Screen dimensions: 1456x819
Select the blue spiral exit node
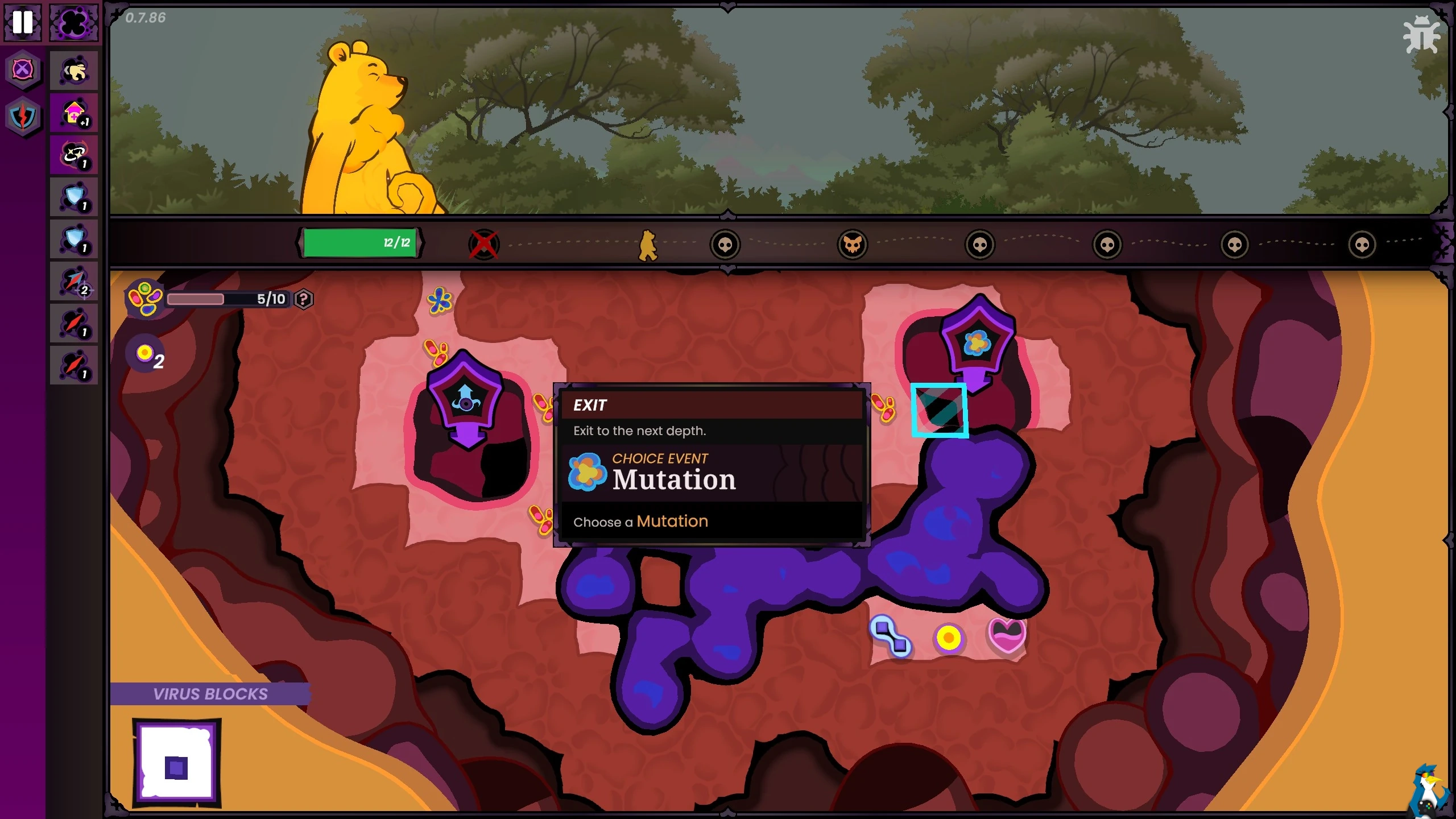pyautogui.click(x=465, y=398)
